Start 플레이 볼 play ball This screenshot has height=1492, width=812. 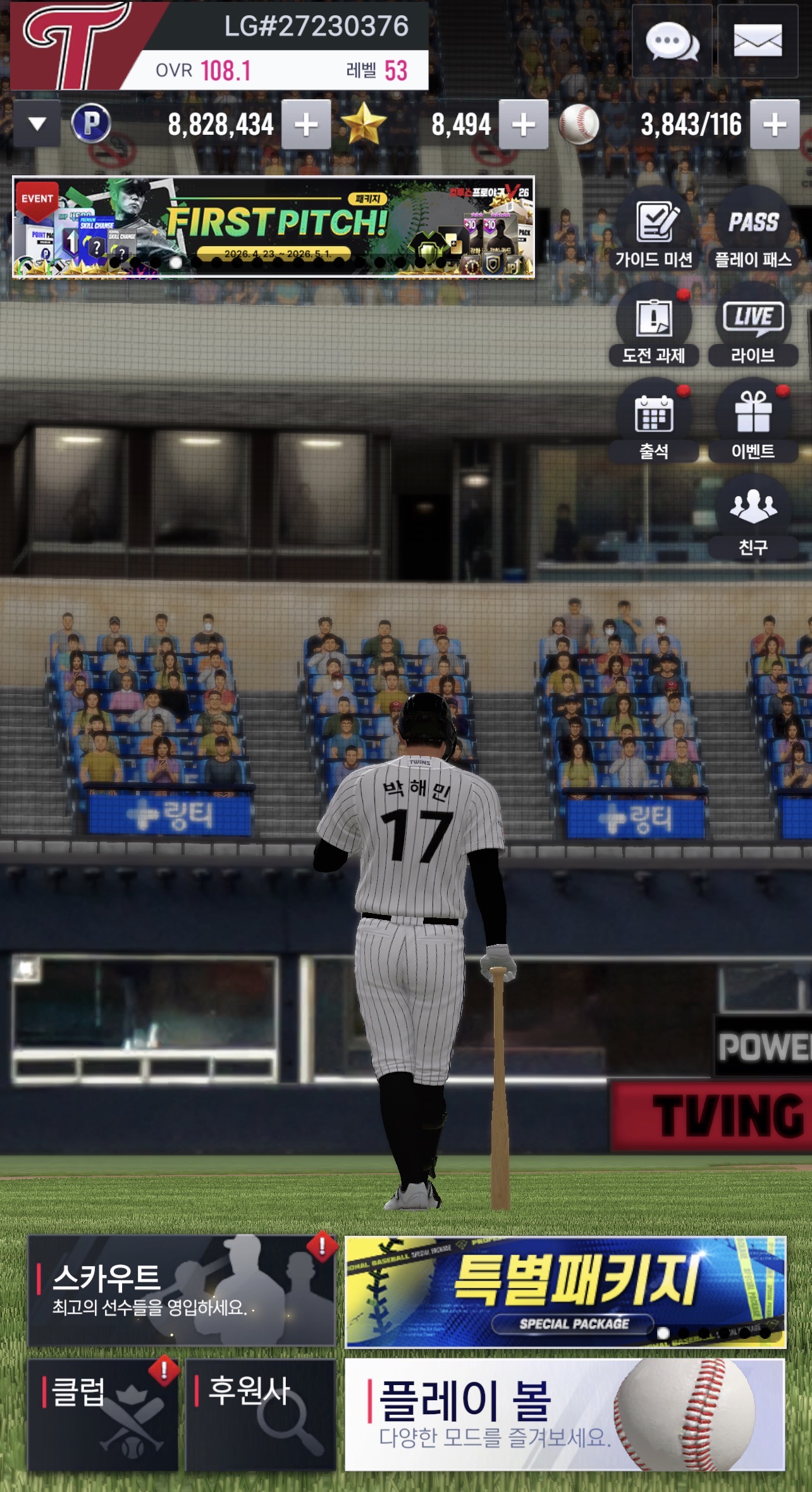[565, 1415]
